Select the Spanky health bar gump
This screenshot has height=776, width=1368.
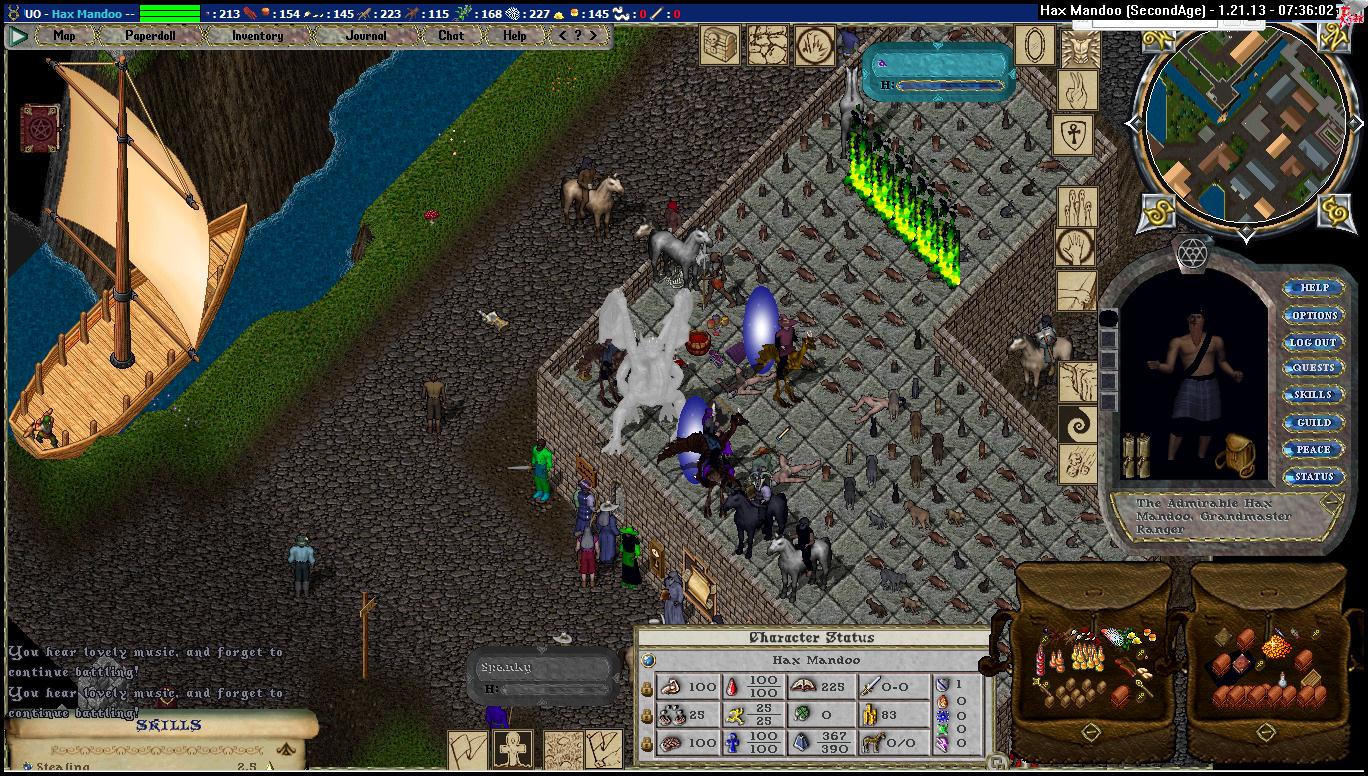[541, 677]
